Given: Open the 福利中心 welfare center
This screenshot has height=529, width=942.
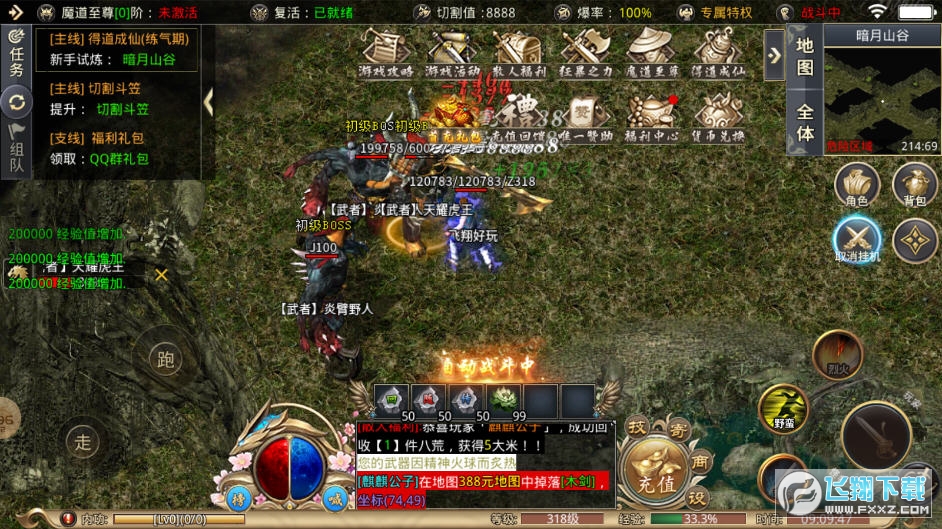Looking at the screenshot, I should point(652,116).
